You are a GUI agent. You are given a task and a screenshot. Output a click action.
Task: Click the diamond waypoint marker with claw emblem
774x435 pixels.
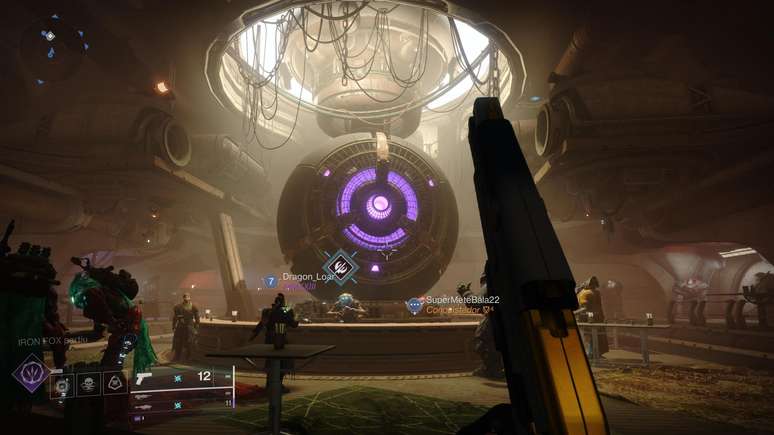pyautogui.click(x=341, y=267)
